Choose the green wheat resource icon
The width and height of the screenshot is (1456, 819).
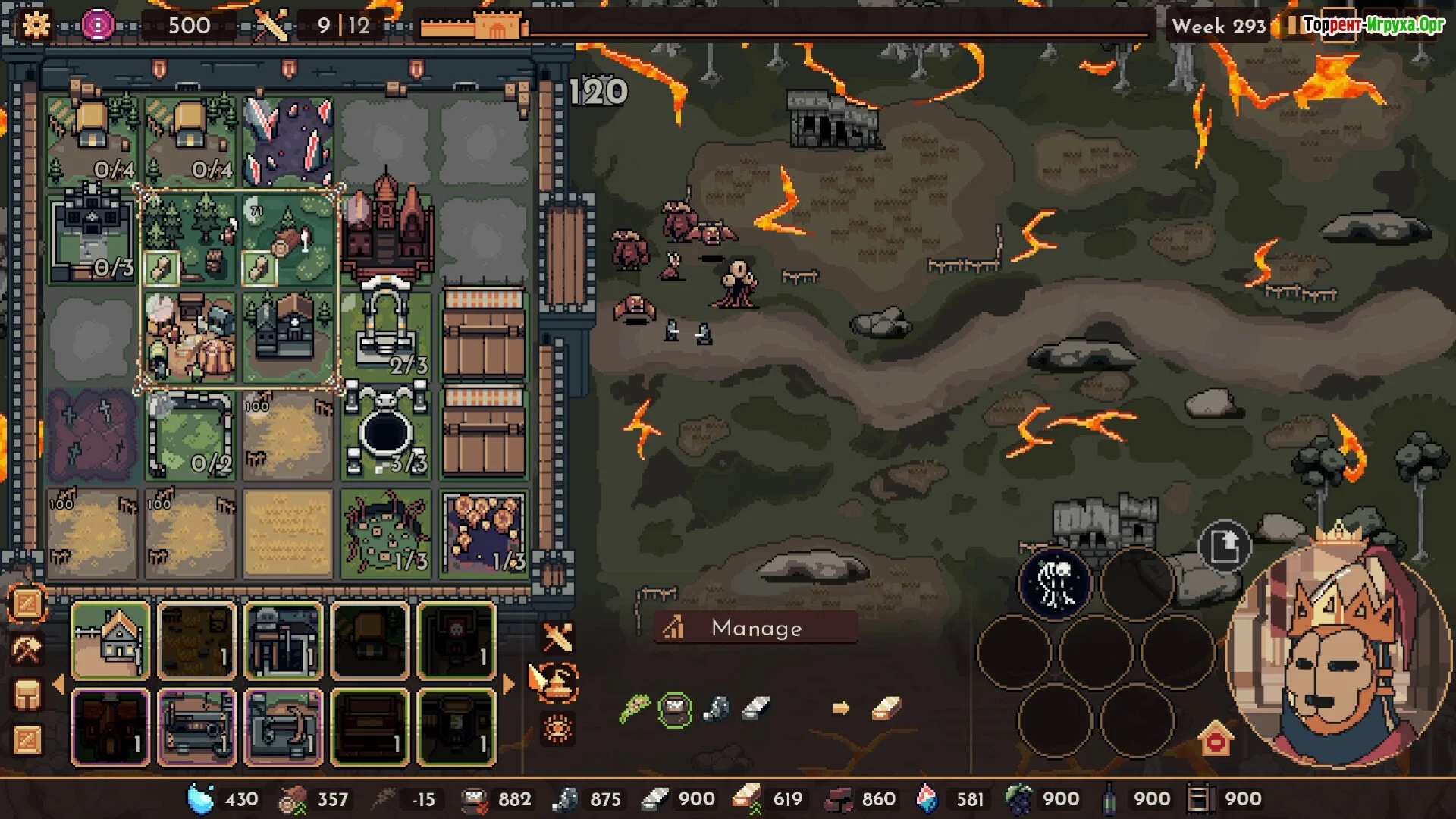tap(634, 710)
